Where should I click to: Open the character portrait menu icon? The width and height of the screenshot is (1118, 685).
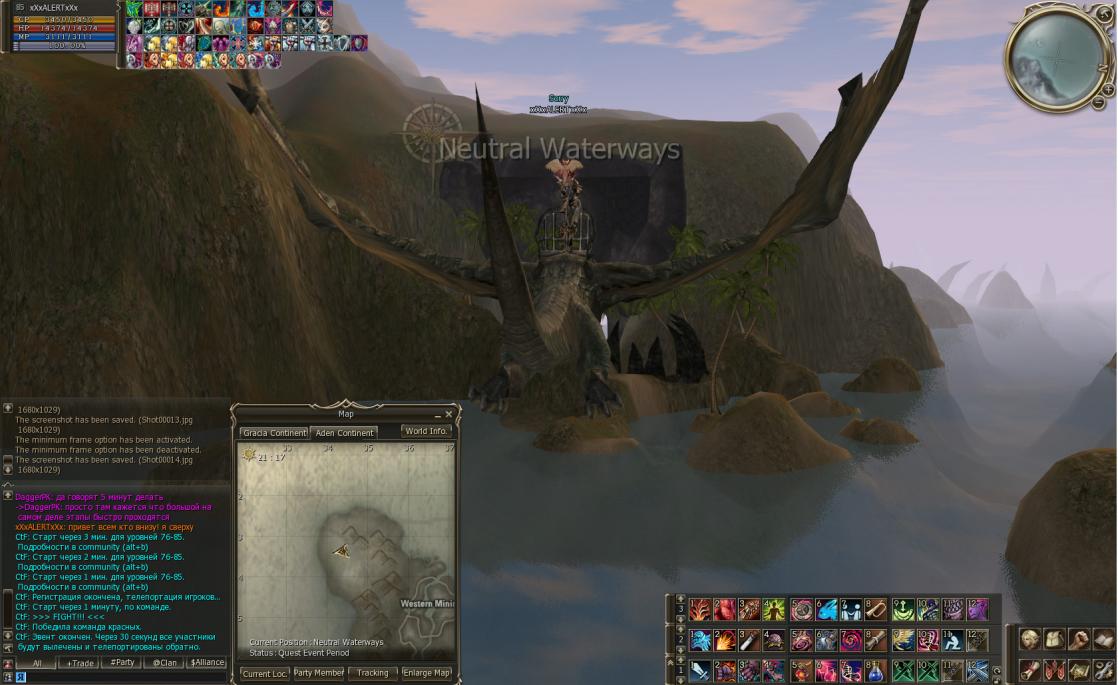(1029, 639)
